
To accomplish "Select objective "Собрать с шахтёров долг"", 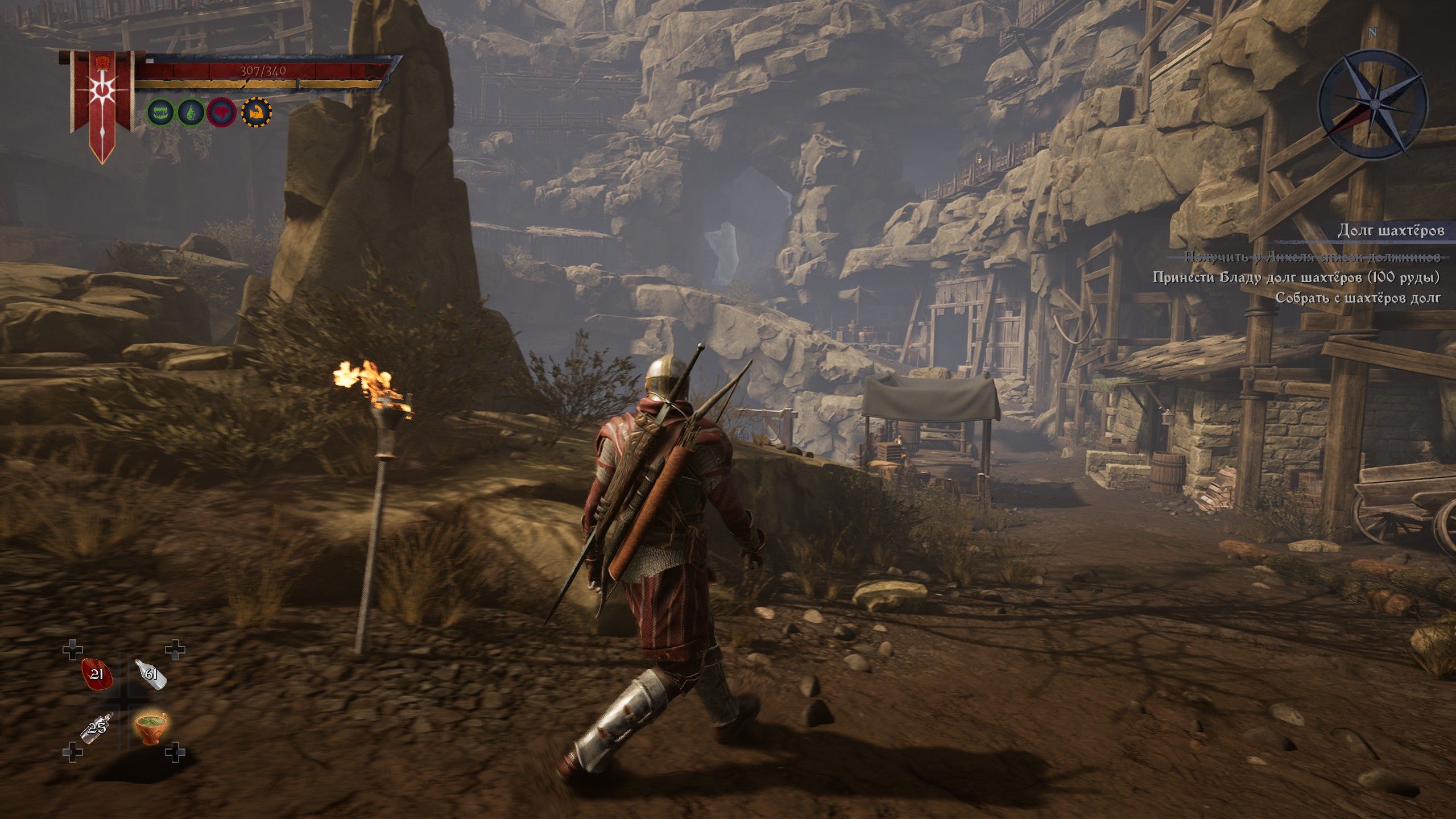I will [1358, 297].
